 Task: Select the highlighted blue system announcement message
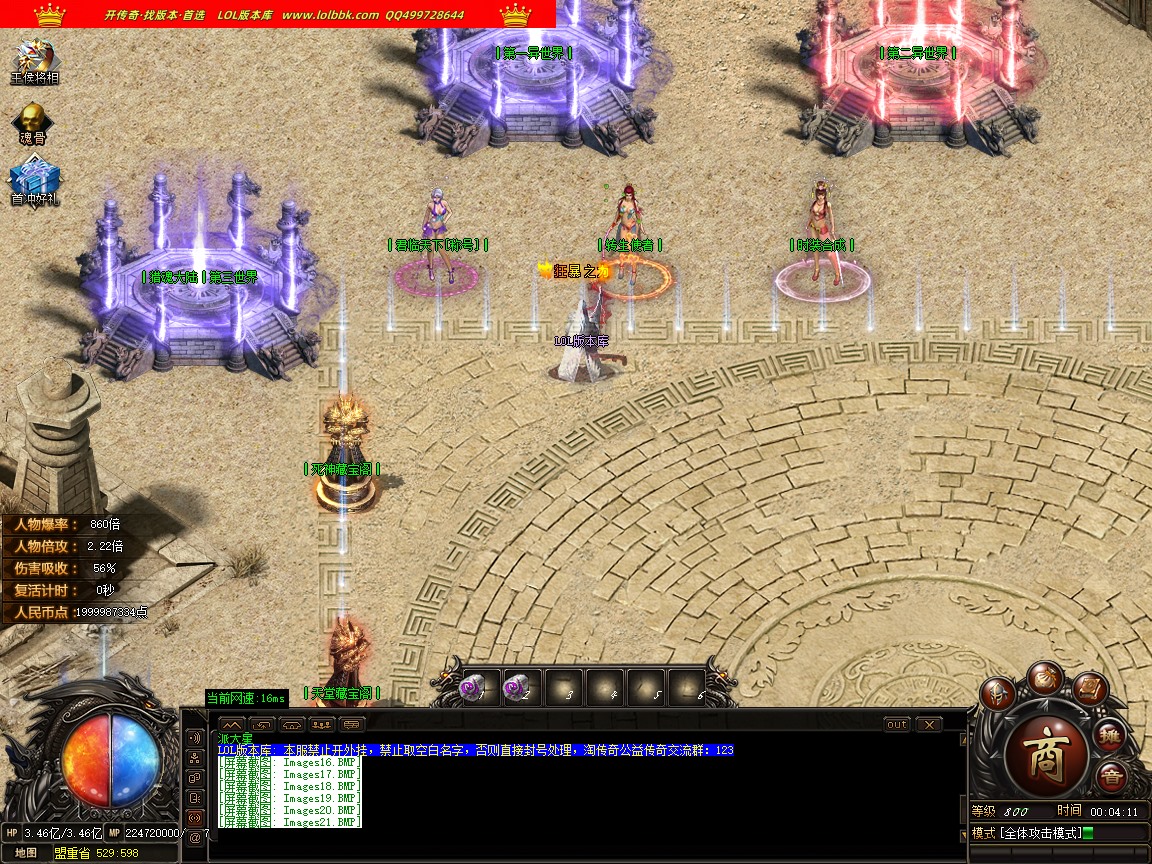point(475,750)
